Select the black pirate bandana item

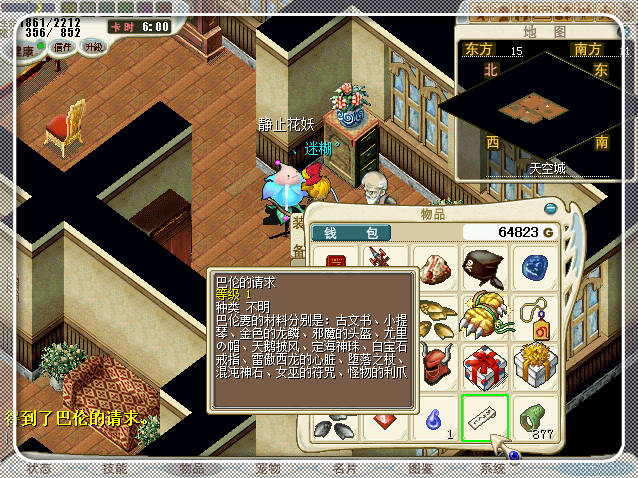(x=485, y=268)
